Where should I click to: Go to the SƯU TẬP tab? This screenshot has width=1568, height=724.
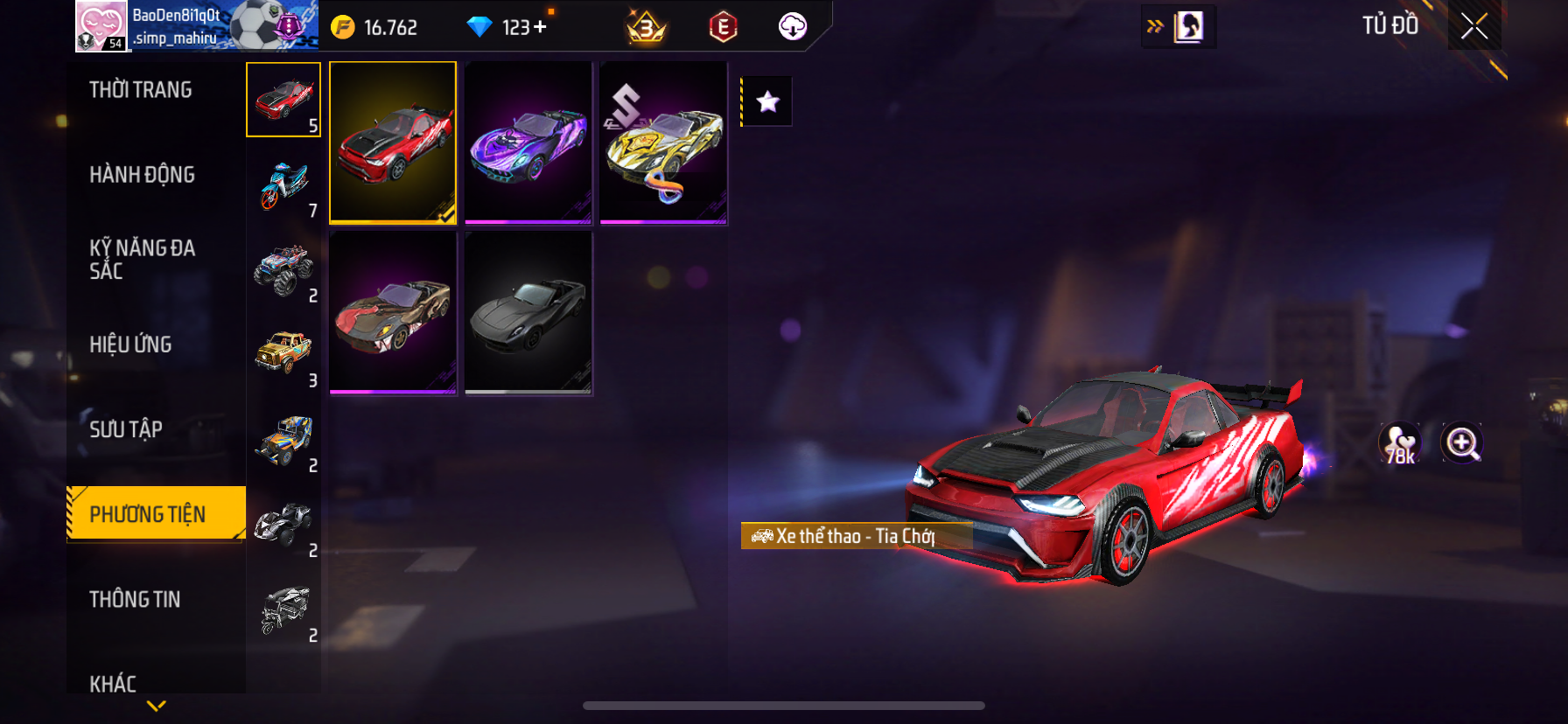[126, 429]
